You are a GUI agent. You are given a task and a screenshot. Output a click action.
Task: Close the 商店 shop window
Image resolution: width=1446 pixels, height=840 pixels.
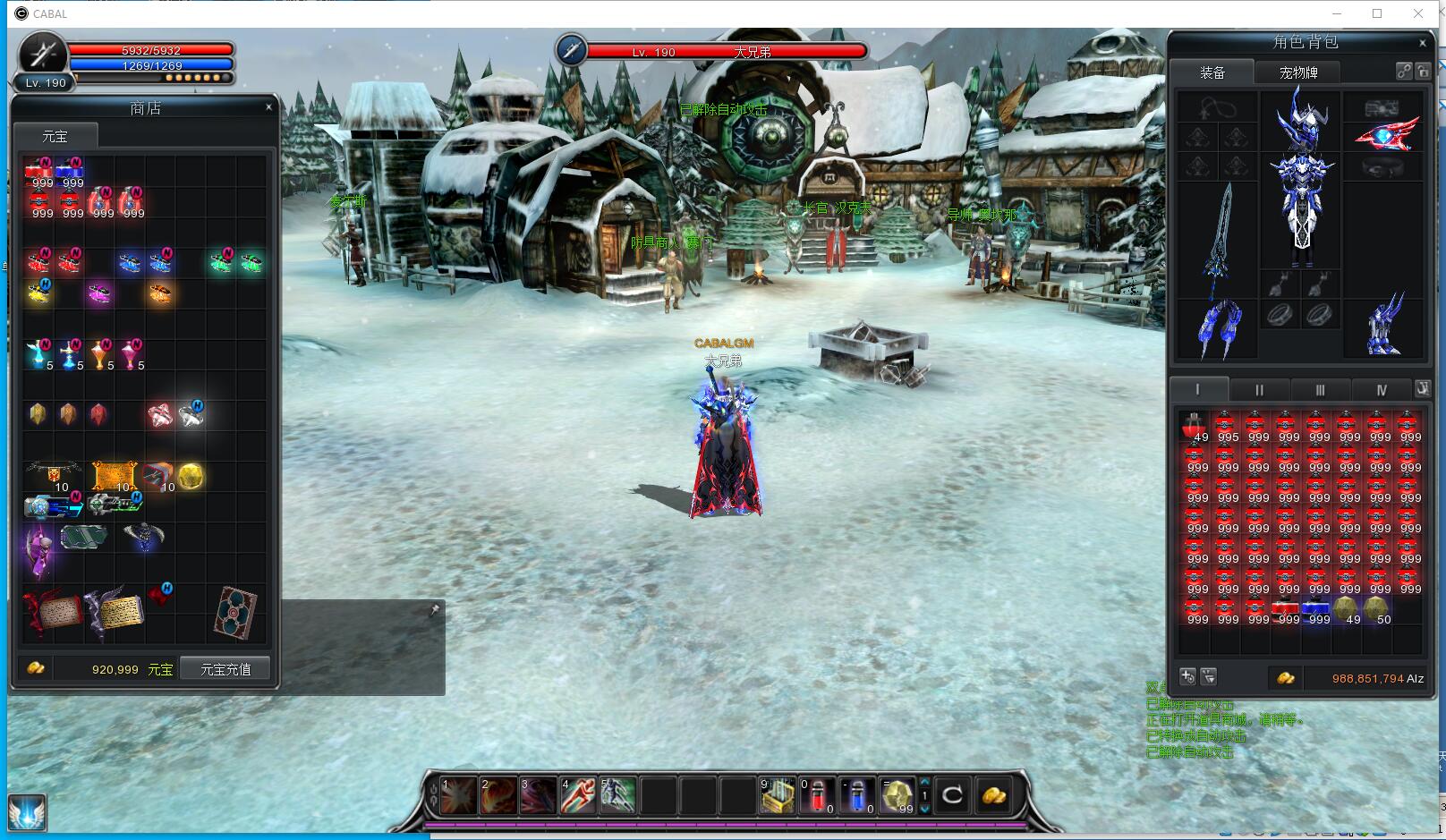(268, 107)
